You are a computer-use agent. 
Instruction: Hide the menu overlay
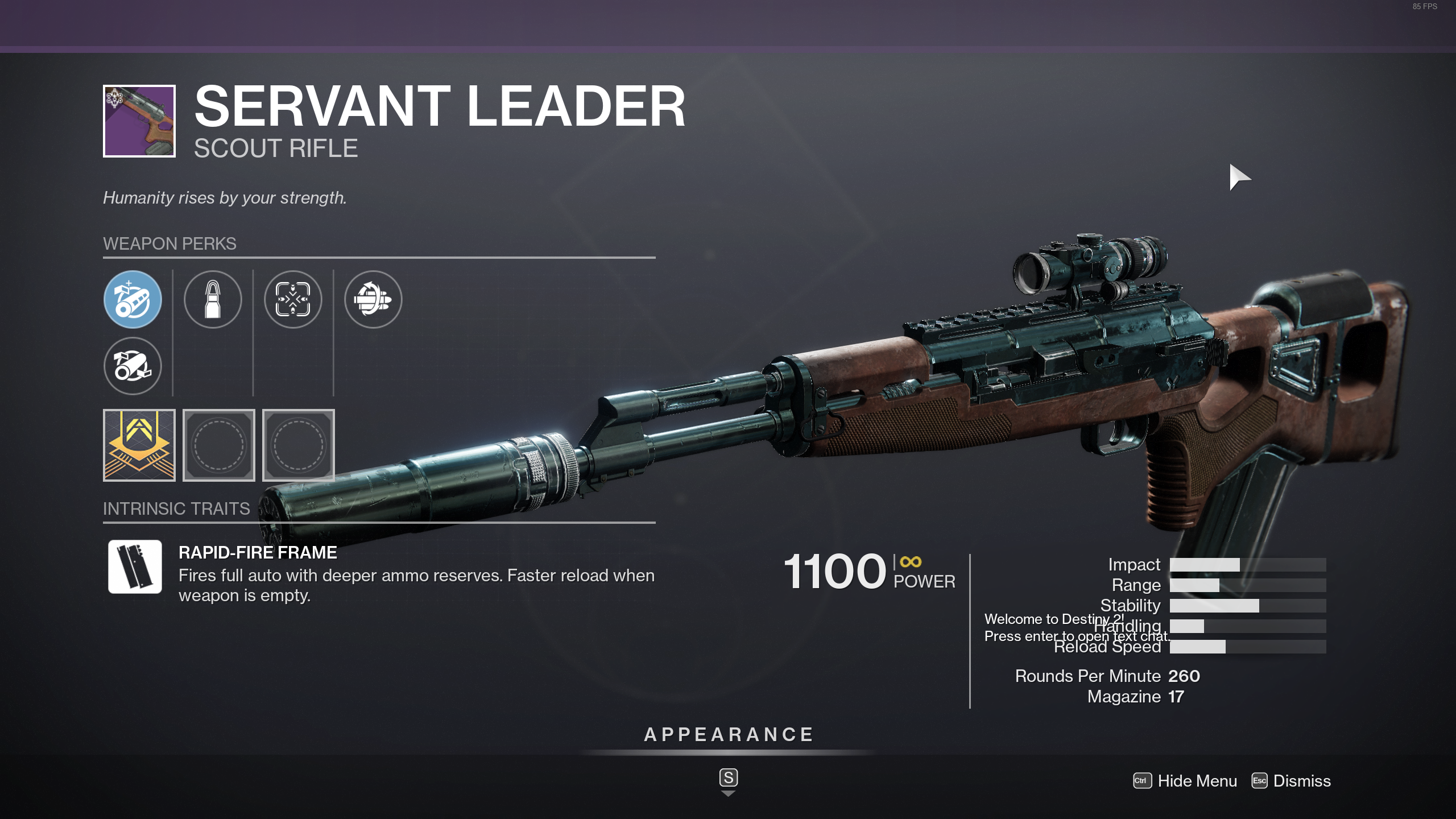pyautogui.click(x=1185, y=781)
